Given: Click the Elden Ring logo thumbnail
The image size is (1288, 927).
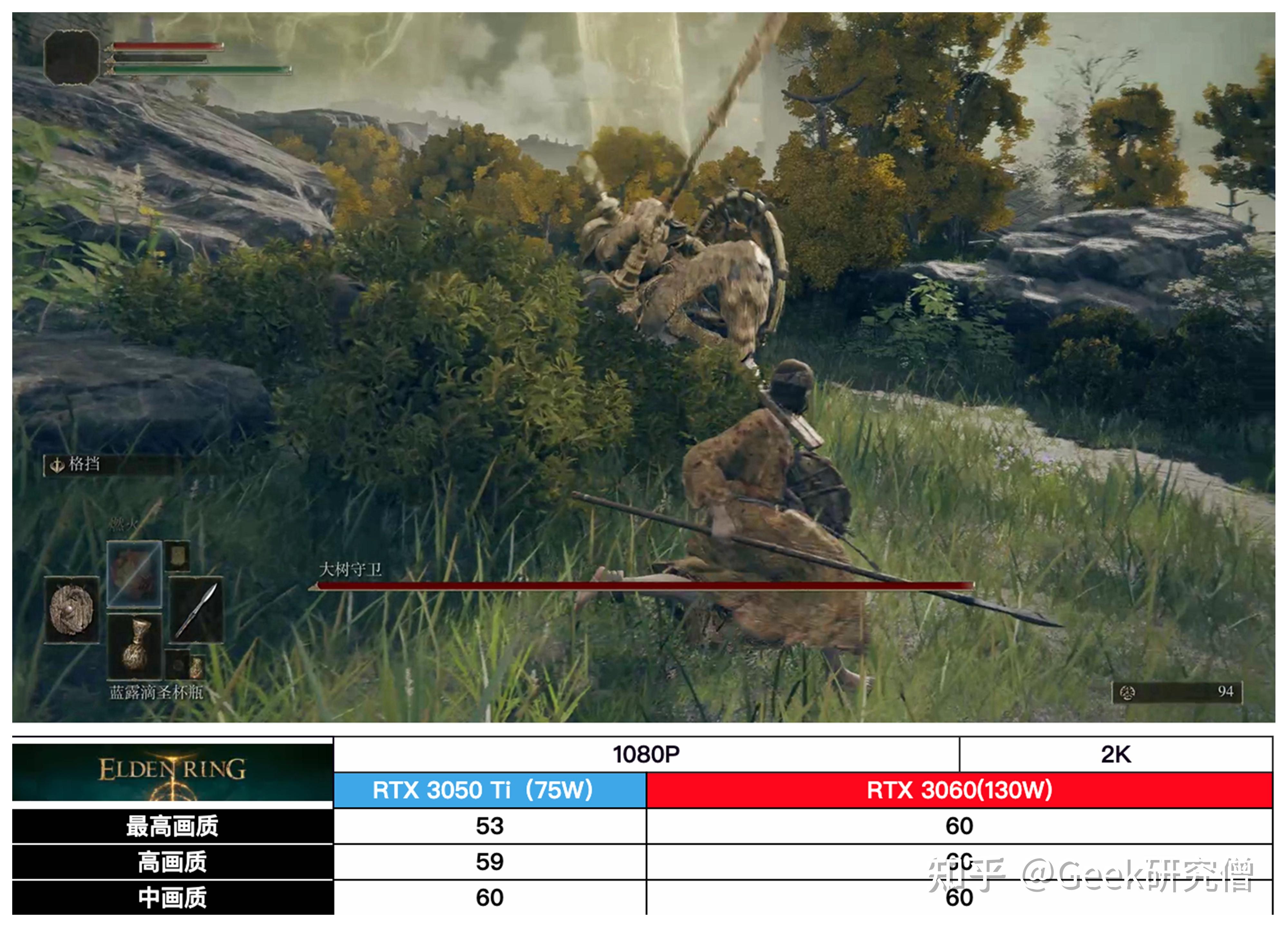Looking at the screenshot, I should [173, 772].
